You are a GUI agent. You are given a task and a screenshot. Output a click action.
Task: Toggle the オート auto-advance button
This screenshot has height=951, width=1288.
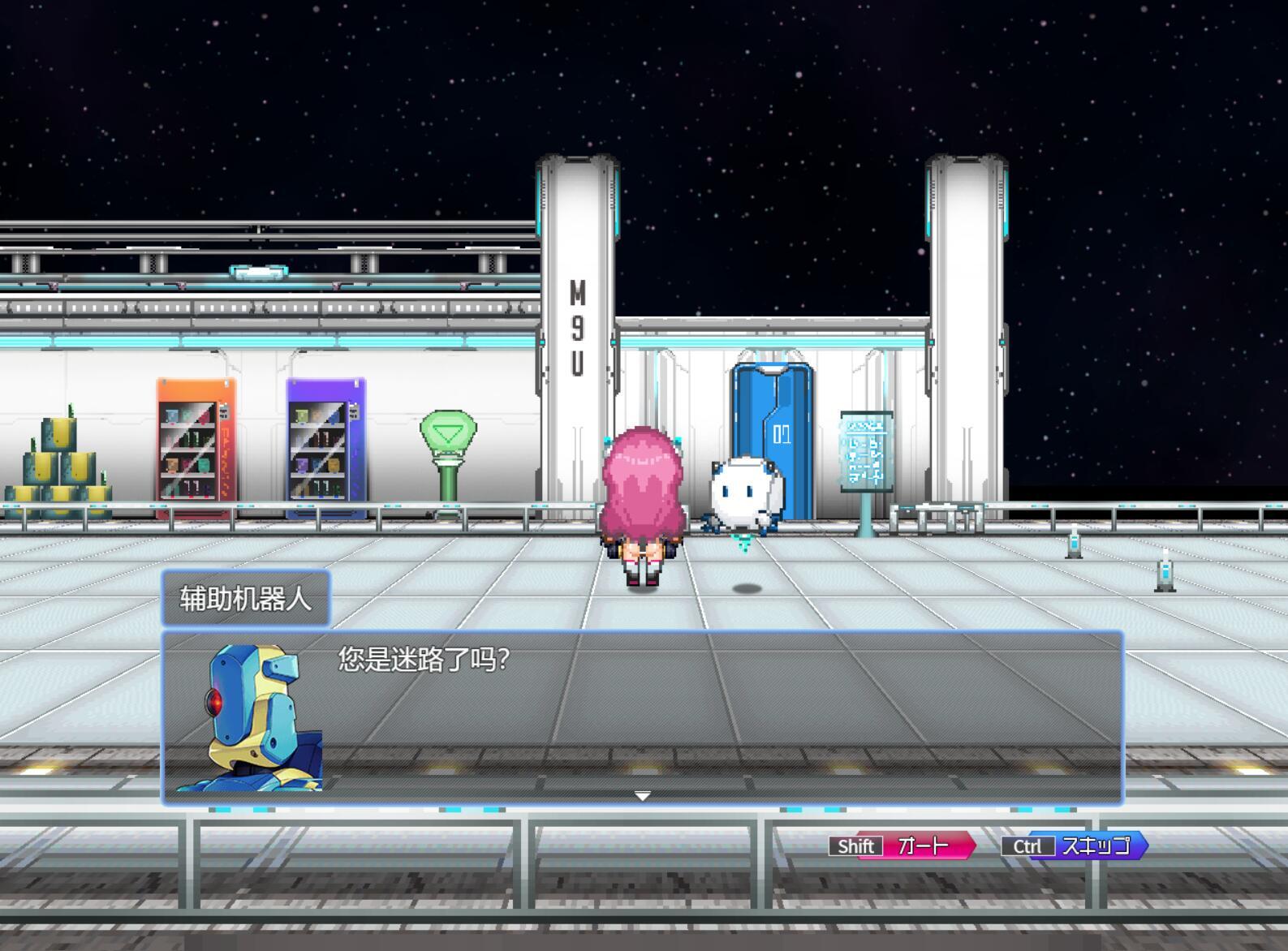pyautogui.click(x=902, y=846)
